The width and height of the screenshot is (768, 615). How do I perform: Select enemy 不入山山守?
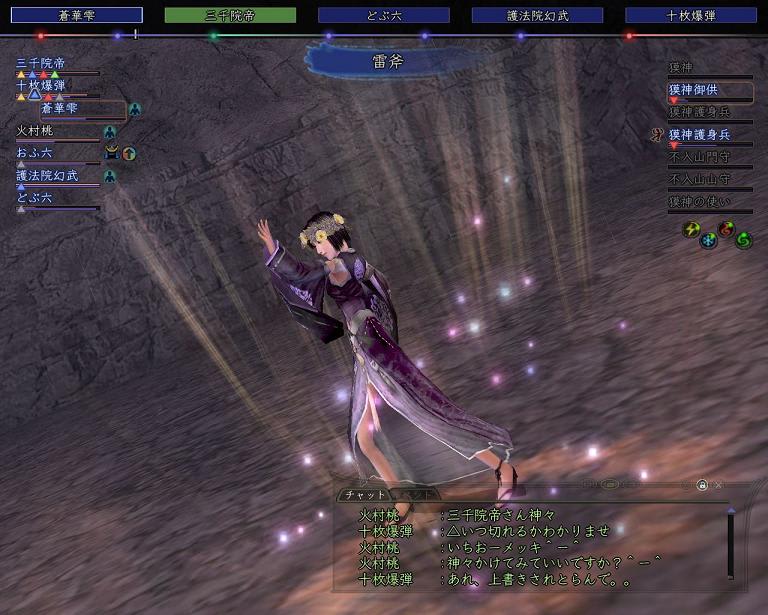[x=700, y=180]
